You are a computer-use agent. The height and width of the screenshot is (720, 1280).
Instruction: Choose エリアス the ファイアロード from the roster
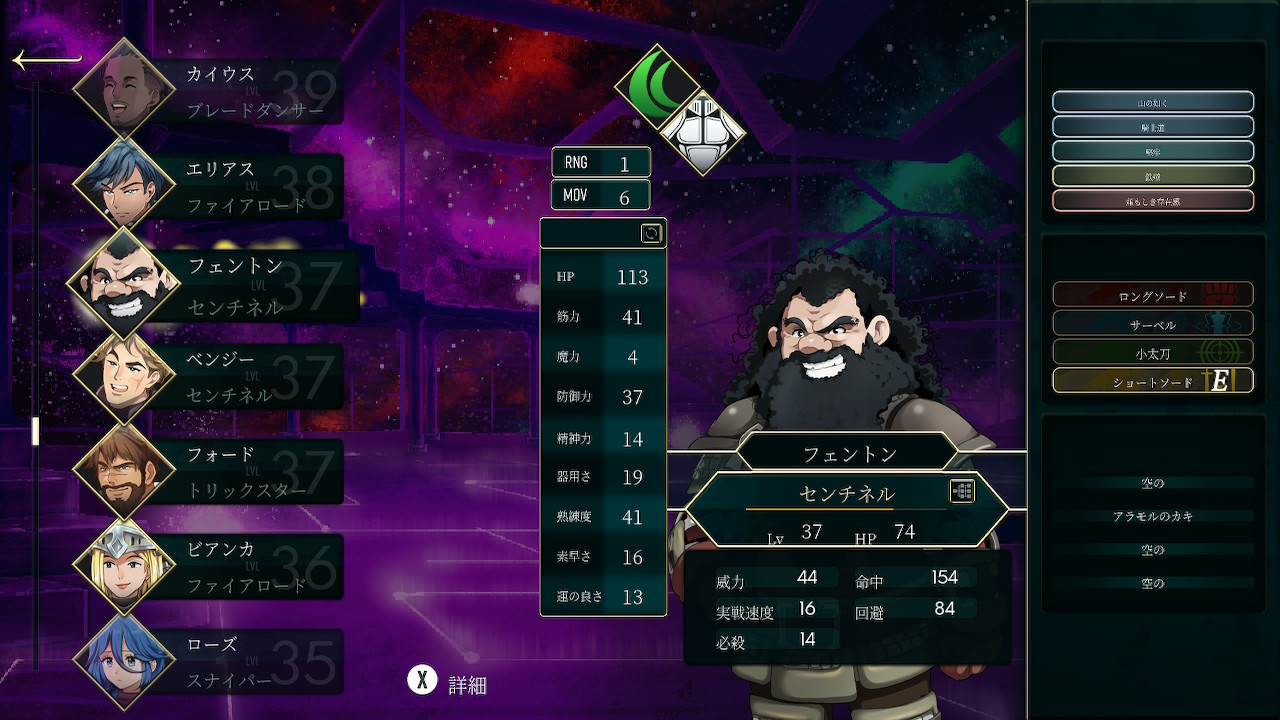[x=210, y=186]
